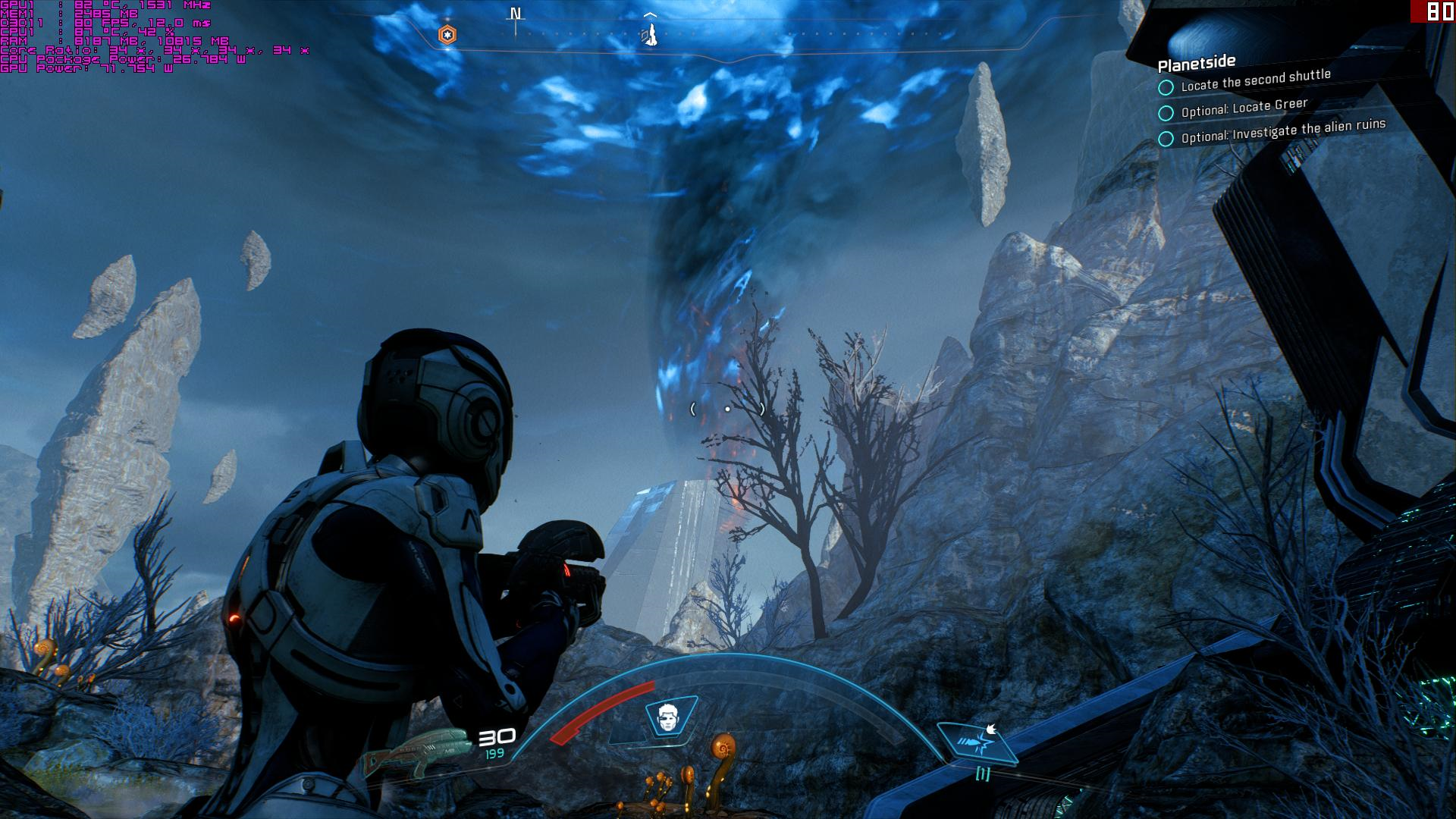The width and height of the screenshot is (1456, 819).
Task: Click the 'Locate the second shuttle' objective
Action: tap(1255, 80)
